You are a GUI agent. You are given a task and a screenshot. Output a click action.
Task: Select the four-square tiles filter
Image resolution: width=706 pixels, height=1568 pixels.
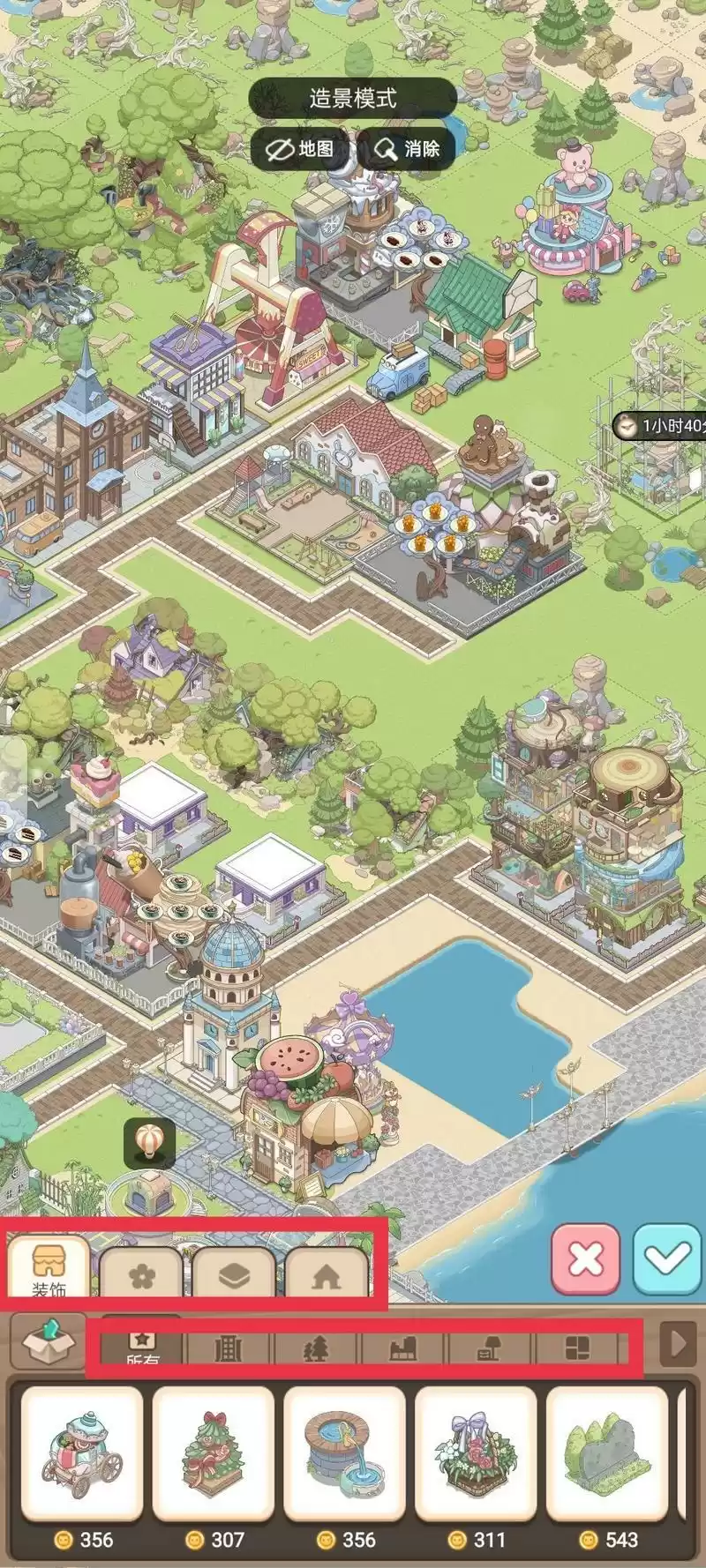577,1348
